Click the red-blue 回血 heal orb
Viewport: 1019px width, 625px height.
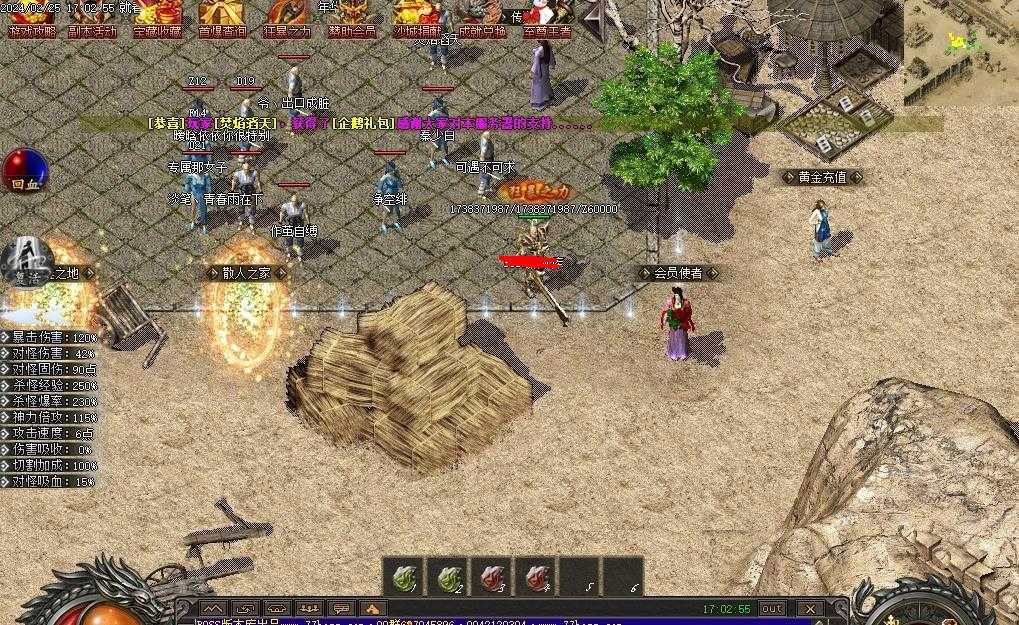coord(25,169)
